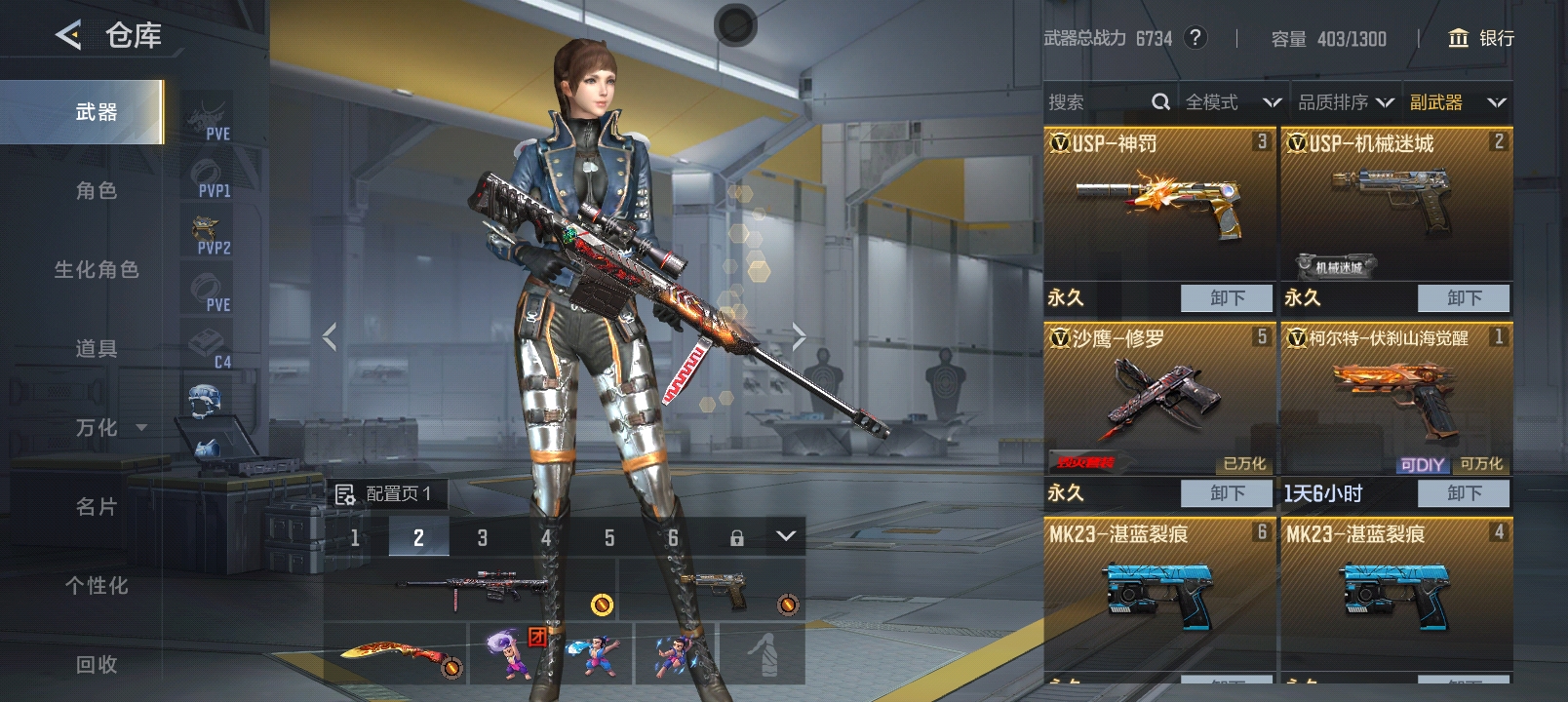1568x702 pixels.
Task: Unequip the USP-神罚 pistol with 卸下
Action: click(1226, 297)
